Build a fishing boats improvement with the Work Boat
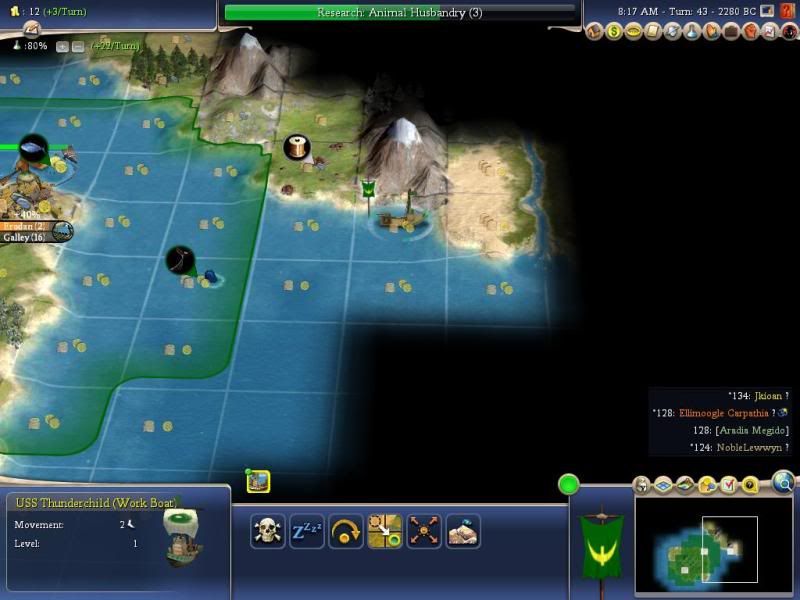The image size is (800, 600). point(463,531)
